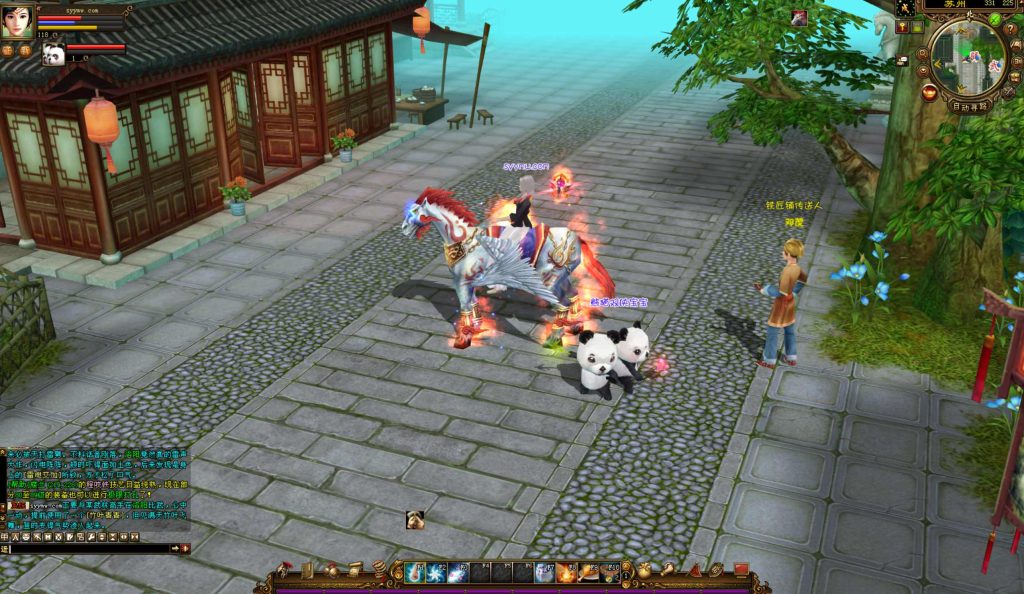Select the panda pet portrait
Image resolution: width=1024 pixels, height=594 pixels.
[53, 54]
